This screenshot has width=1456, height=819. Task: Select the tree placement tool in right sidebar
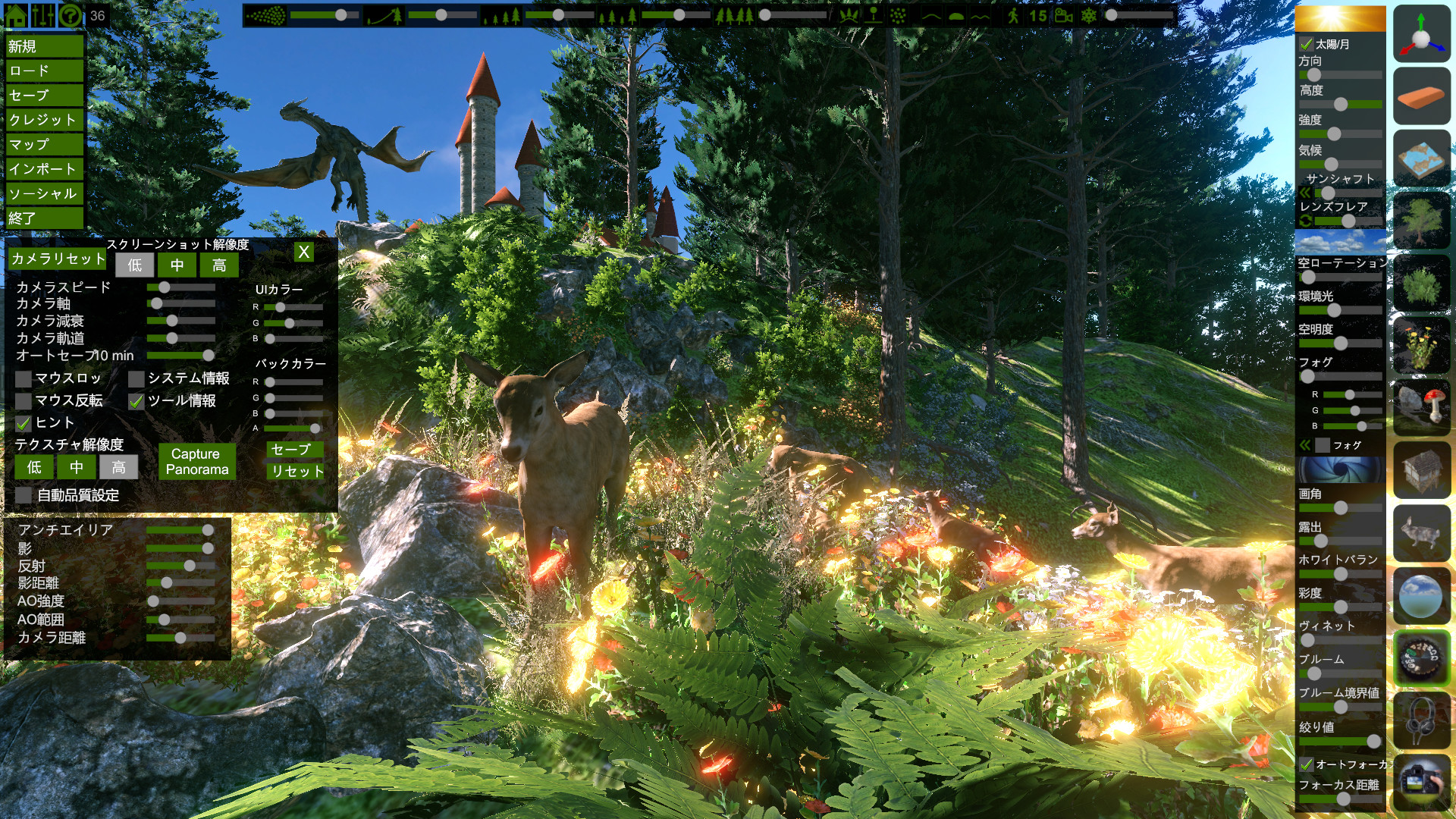[x=1422, y=220]
